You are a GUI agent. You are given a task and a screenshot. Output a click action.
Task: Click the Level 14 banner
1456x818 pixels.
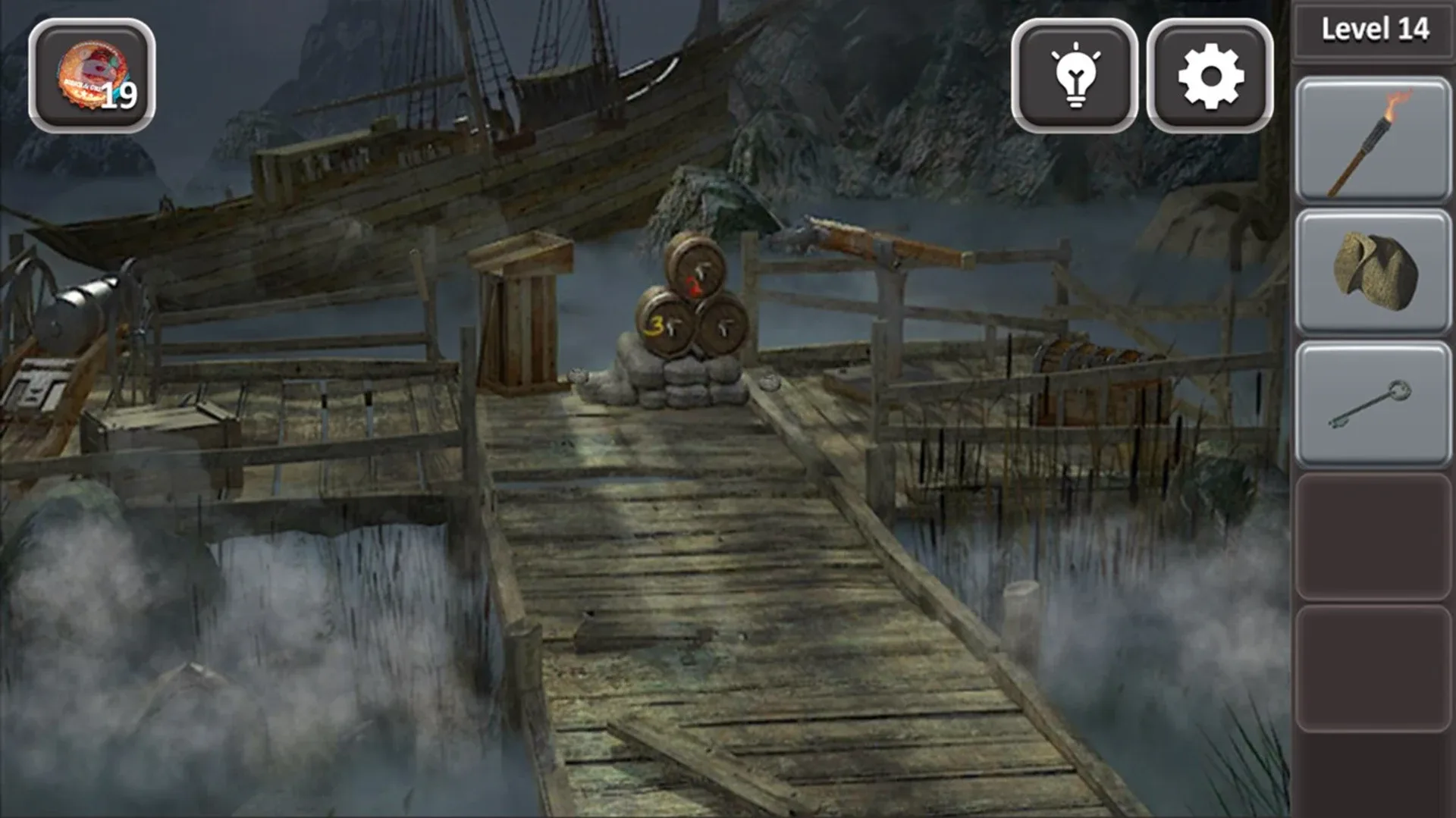[1375, 29]
